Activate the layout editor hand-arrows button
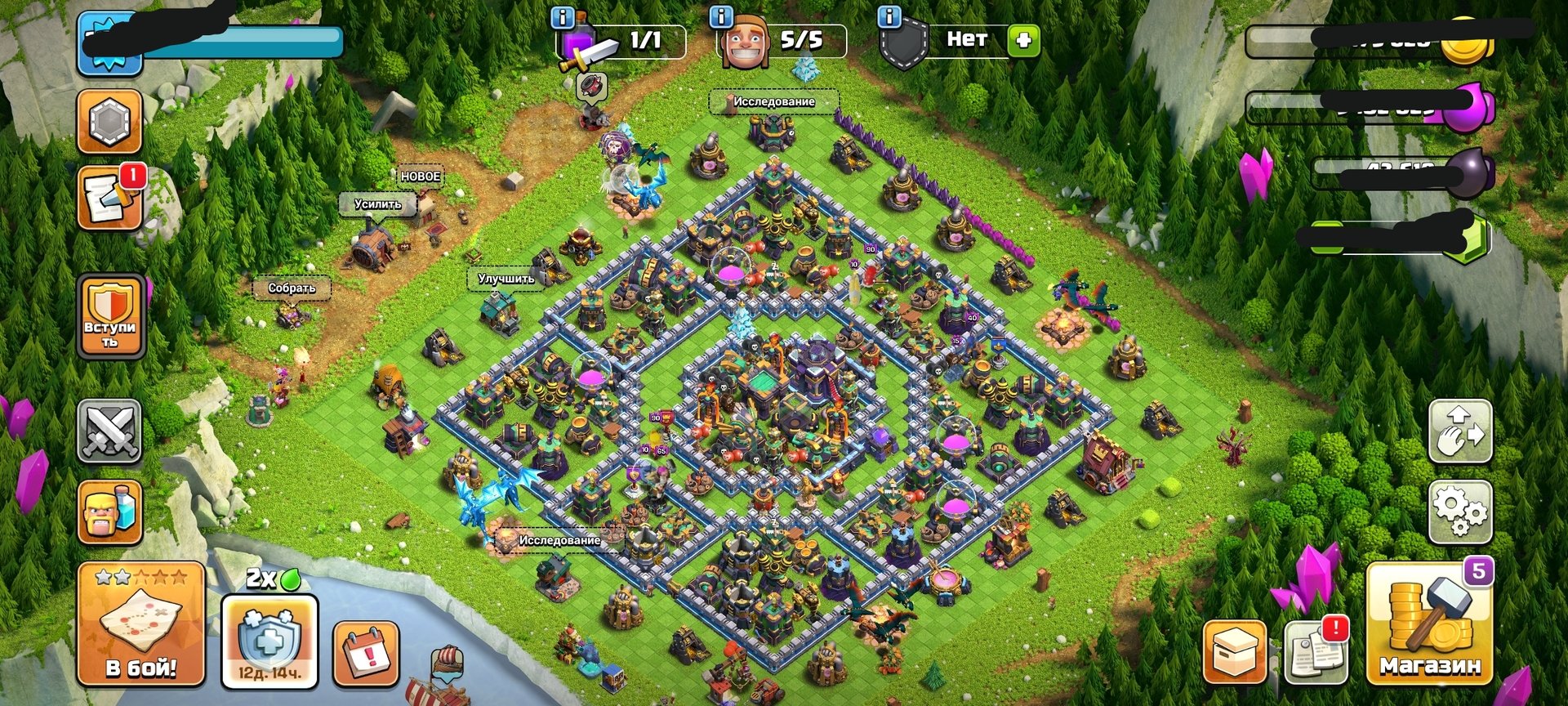 click(x=1460, y=431)
